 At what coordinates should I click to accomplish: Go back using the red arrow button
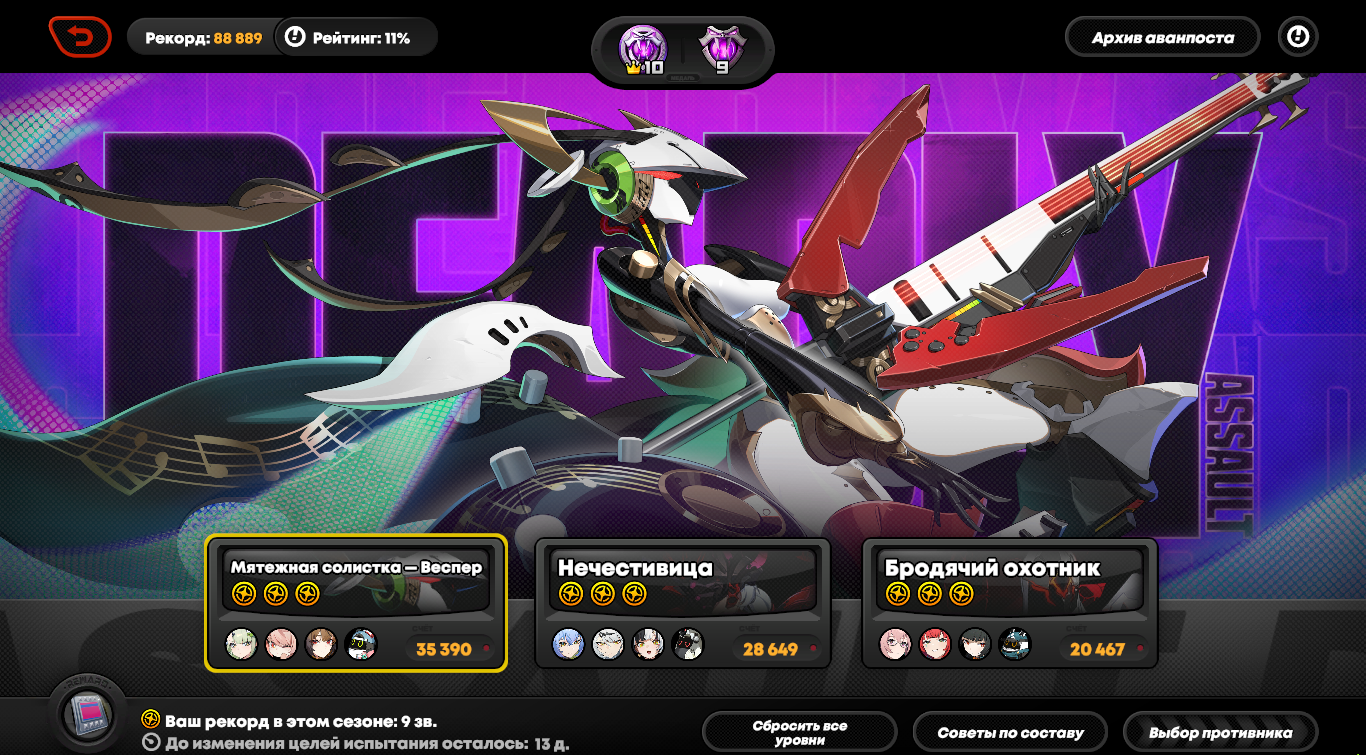click(80, 38)
